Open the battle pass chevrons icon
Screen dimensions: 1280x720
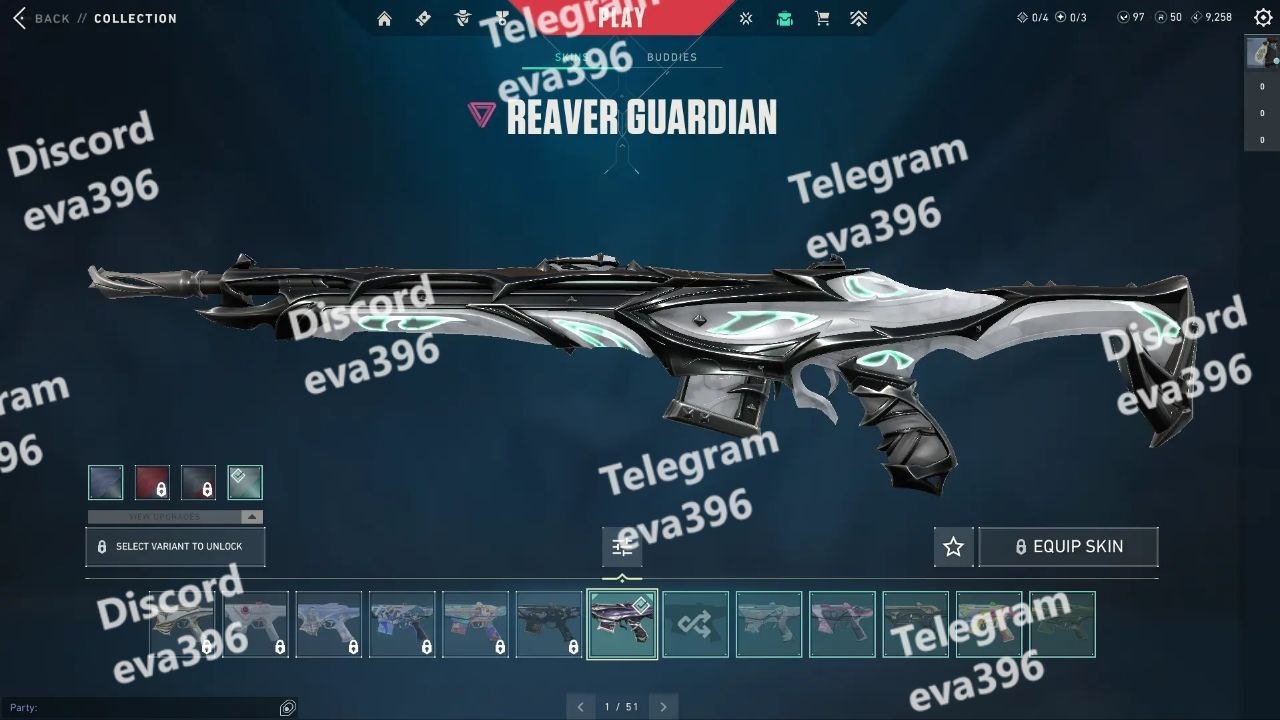[x=859, y=18]
